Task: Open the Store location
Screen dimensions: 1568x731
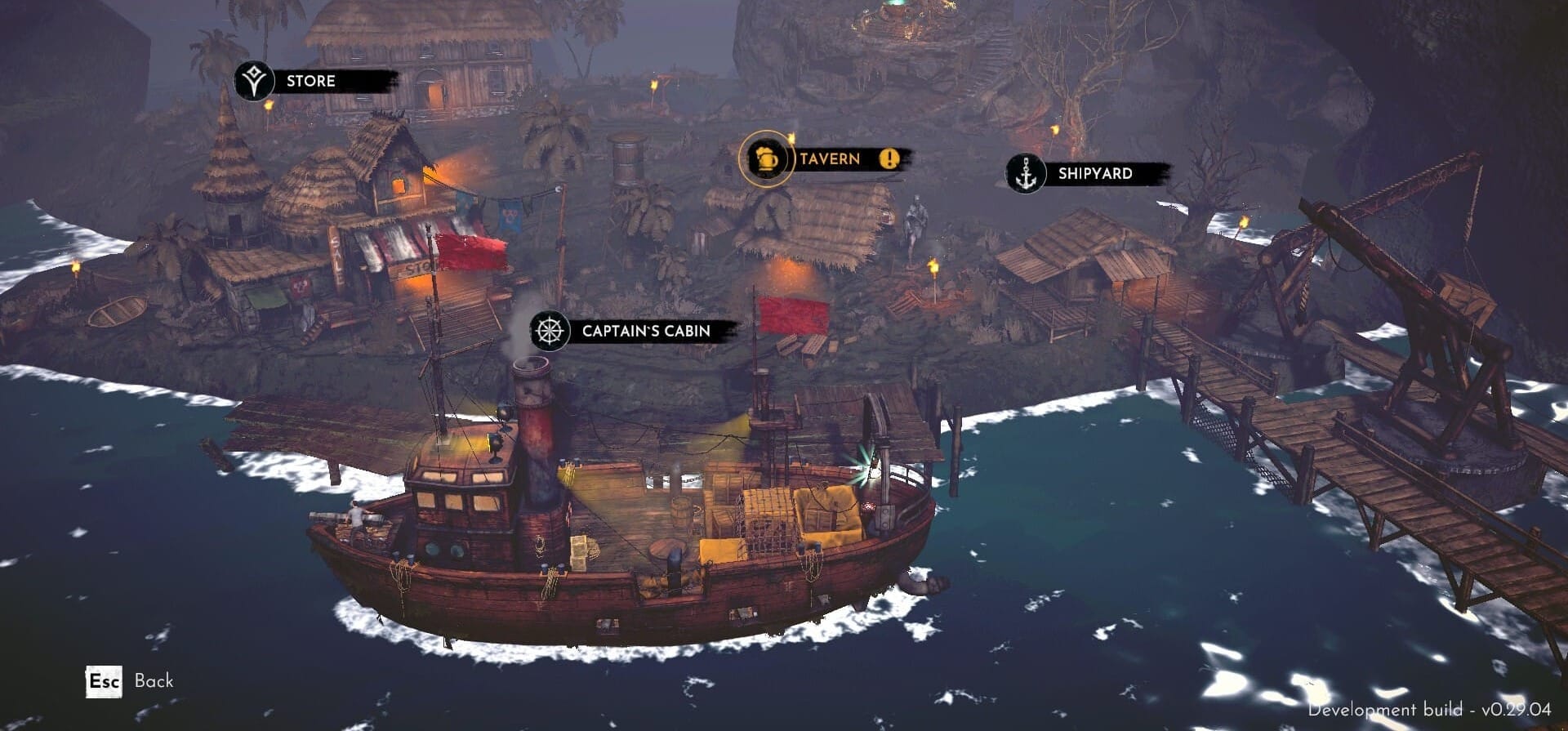Action: pos(311,81)
